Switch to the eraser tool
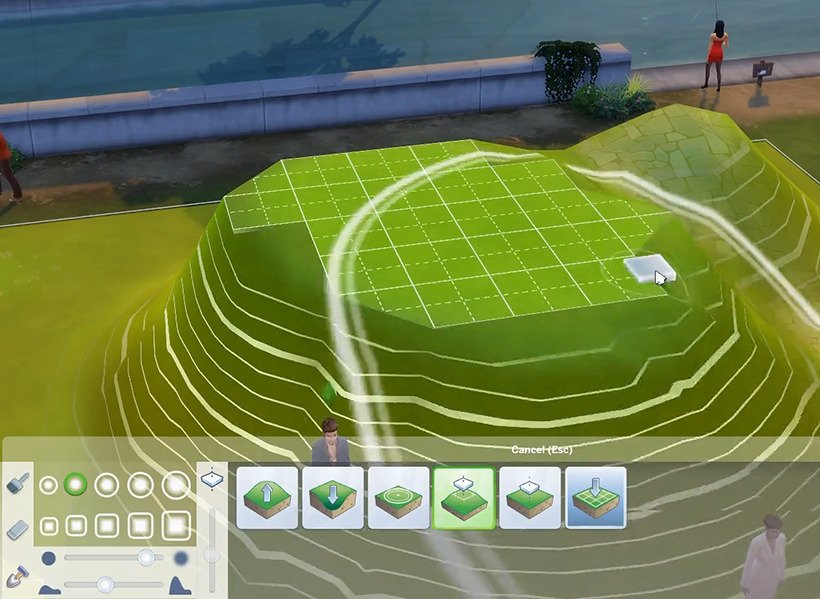The height and width of the screenshot is (599, 820). pos(17,530)
